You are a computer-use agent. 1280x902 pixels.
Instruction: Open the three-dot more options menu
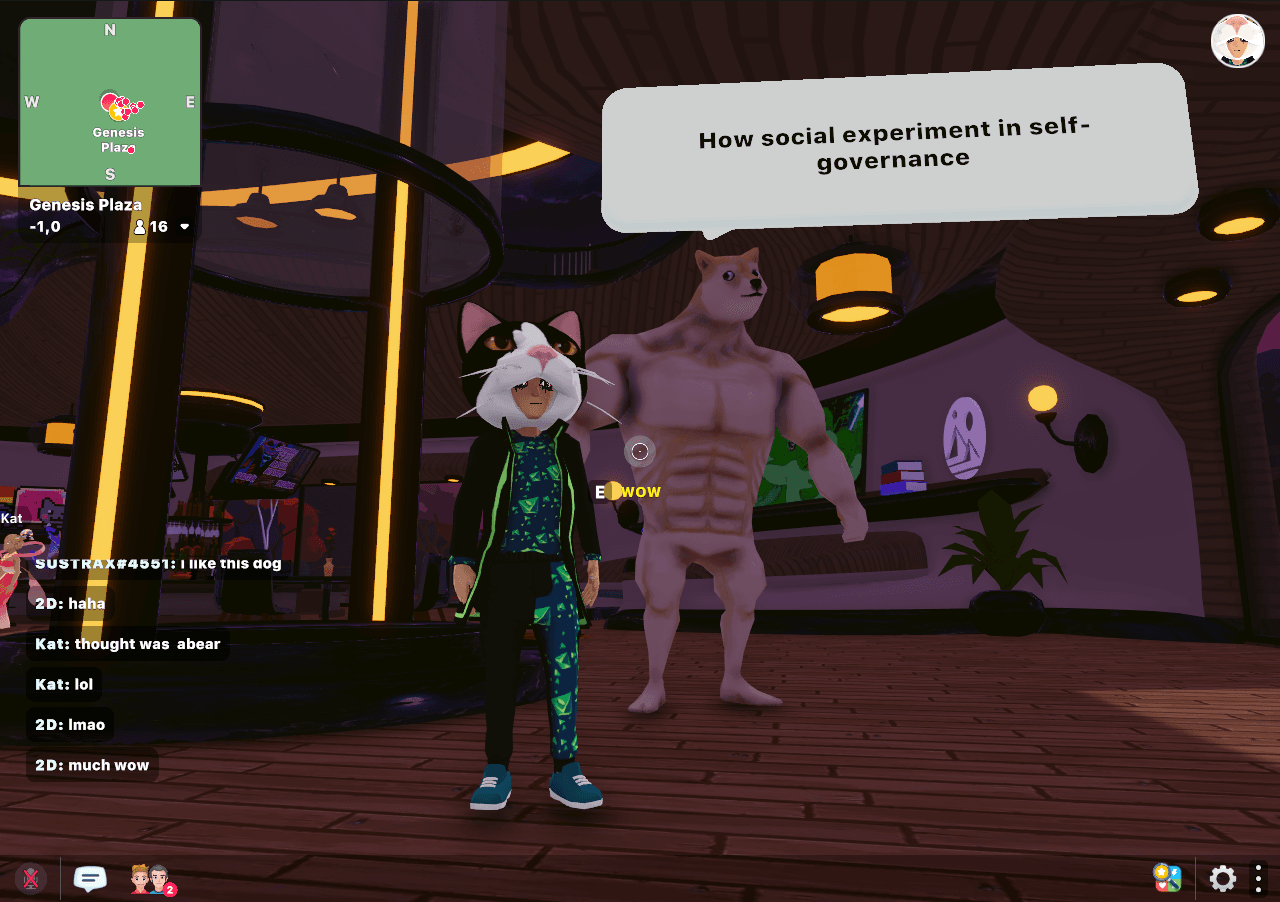point(1258,879)
